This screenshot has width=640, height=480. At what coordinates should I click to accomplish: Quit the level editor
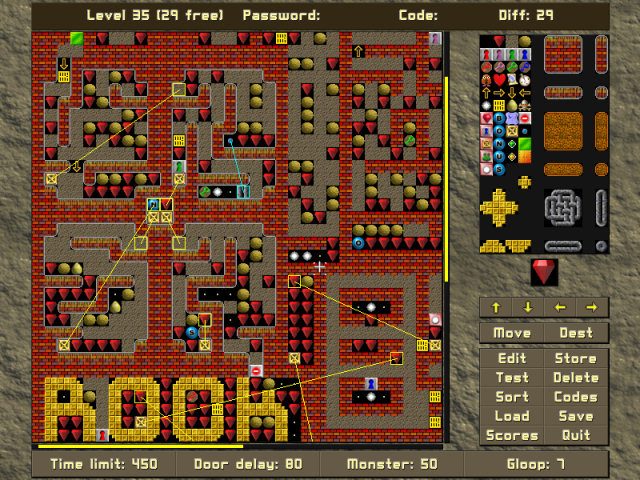(576, 435)
